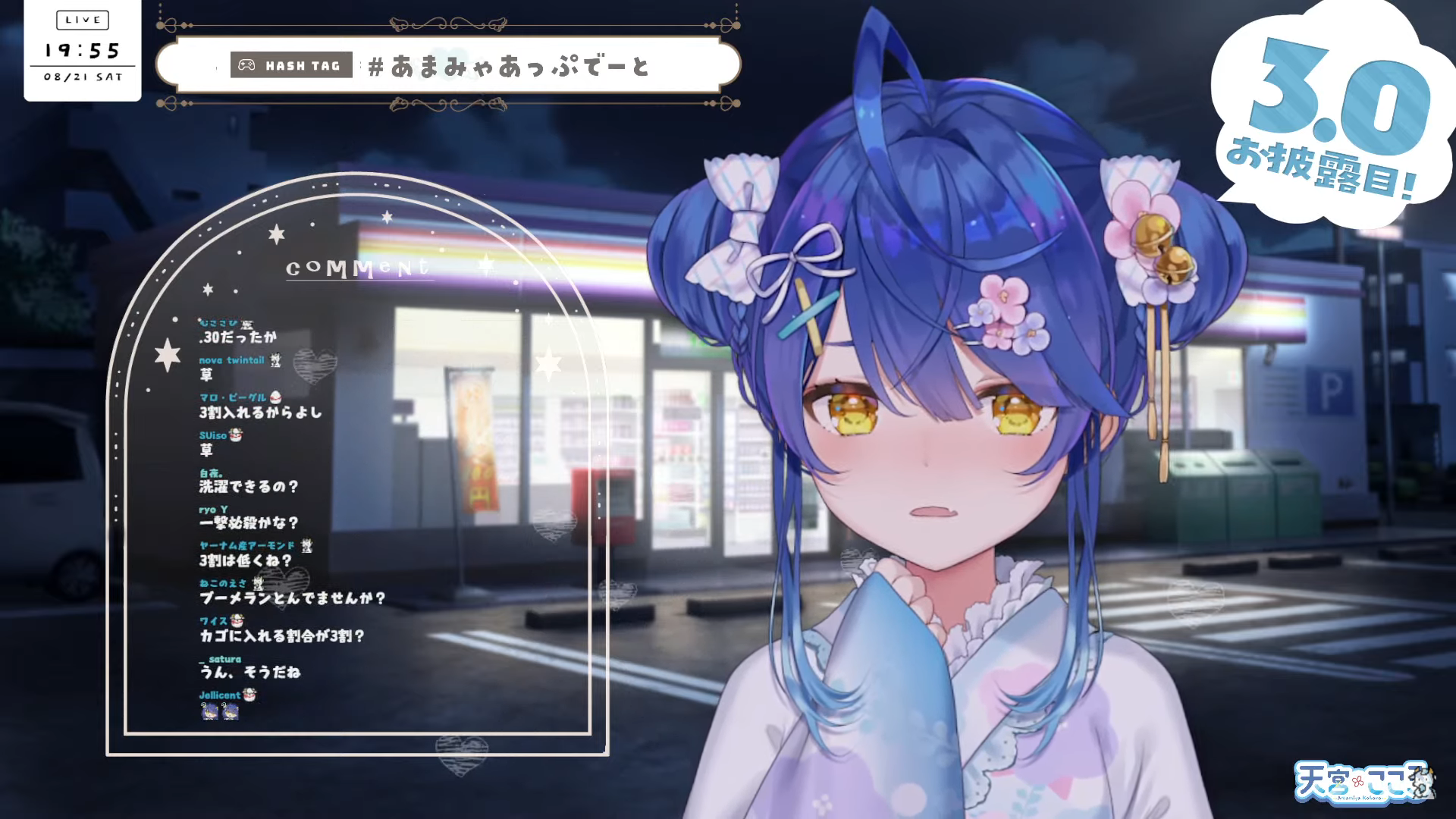1456x819 pixels.
Task: Click the HASH TAG label in the banner
Action: tap(292, 66)
